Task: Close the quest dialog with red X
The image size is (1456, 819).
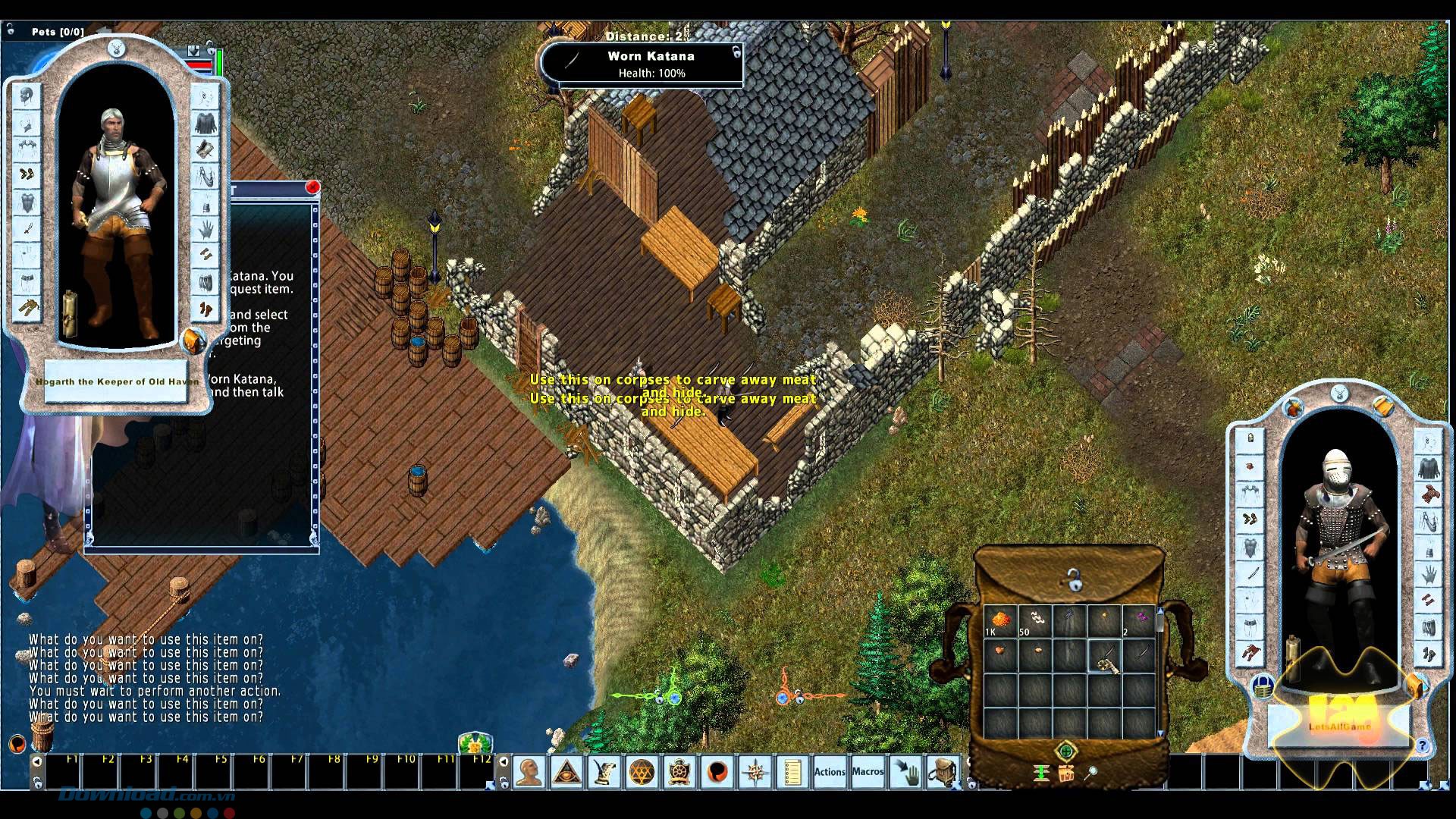Action: point(312,187)
